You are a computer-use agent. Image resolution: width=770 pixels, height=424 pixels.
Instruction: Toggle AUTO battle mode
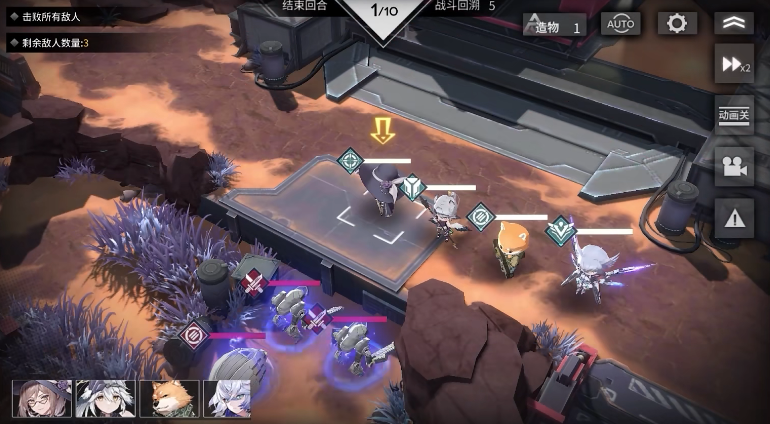pyautogui.click(x=620, y=24)
